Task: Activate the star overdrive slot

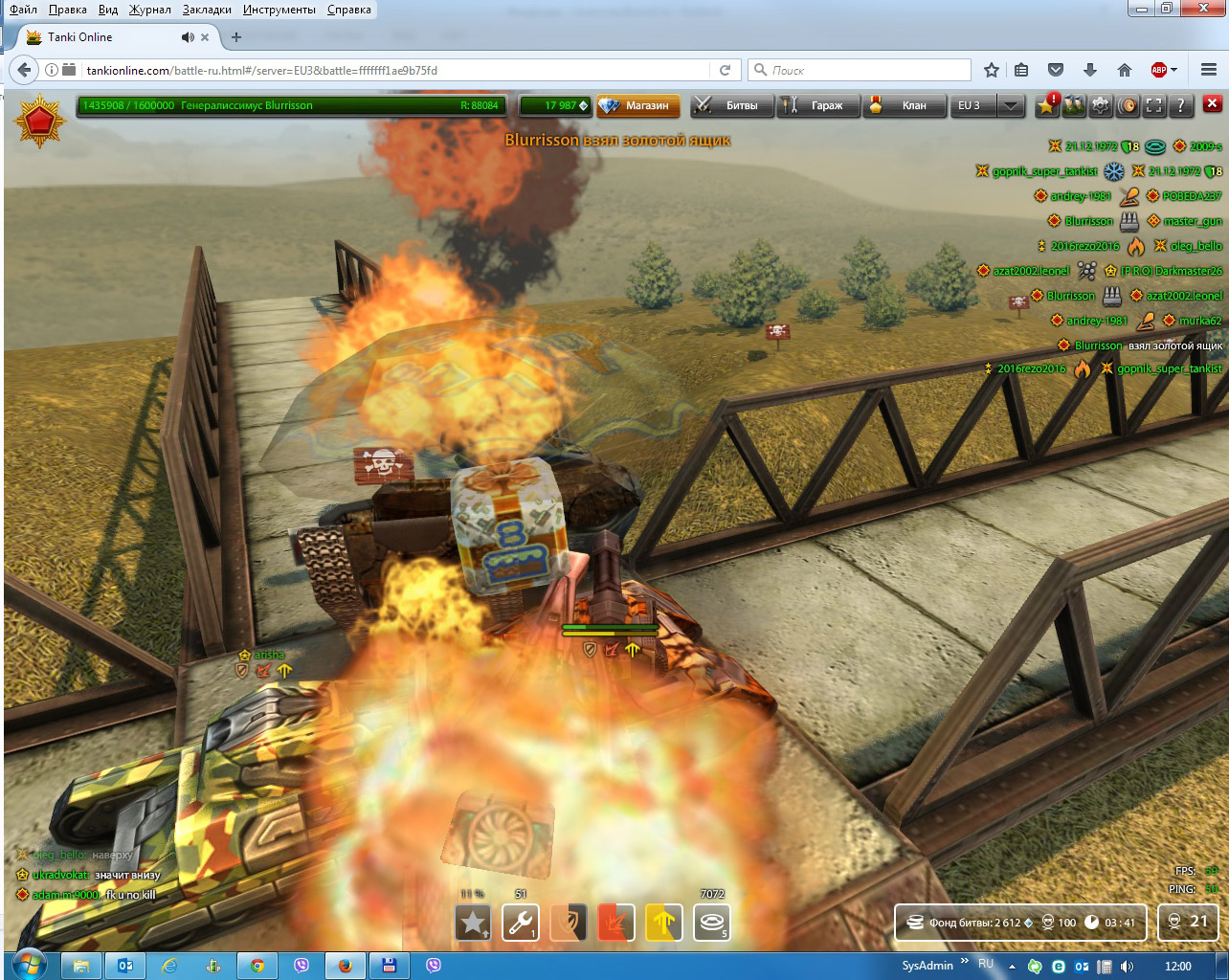Action: click(x=473, y=923)
